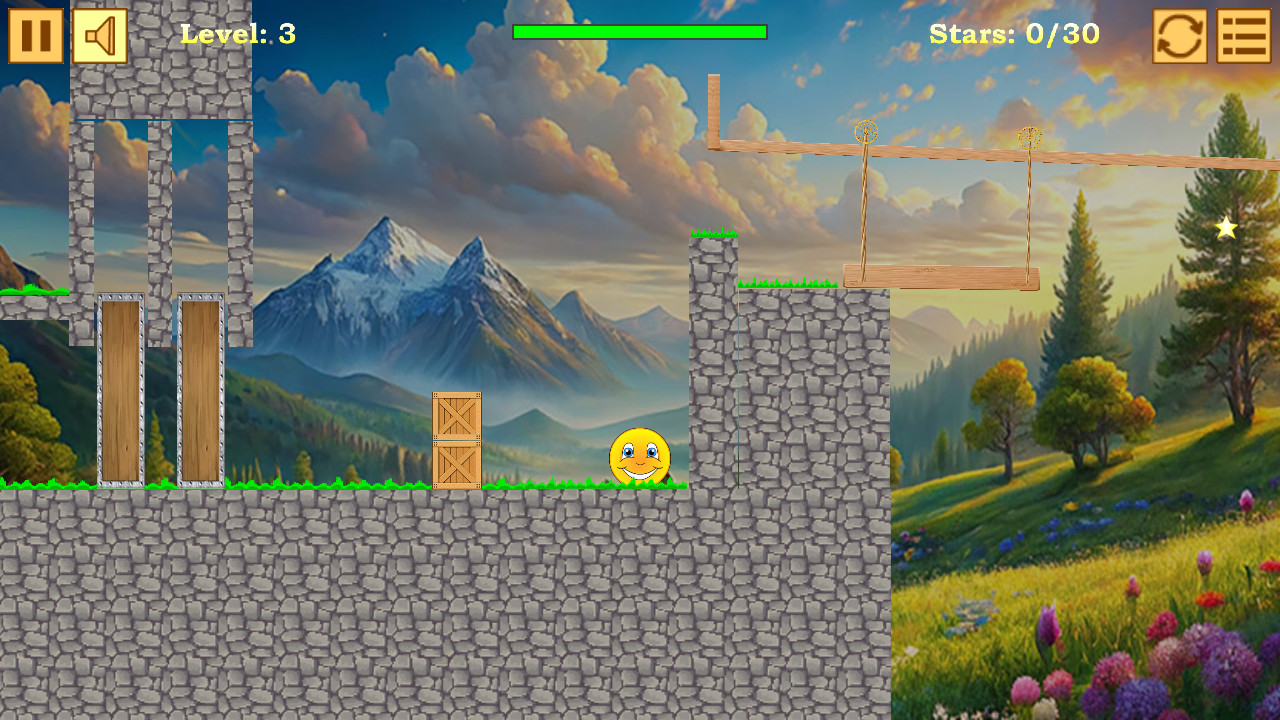Collect the glowing yellow star
The height and width of the screenshot is (720, 1280).
[1224, 228]
